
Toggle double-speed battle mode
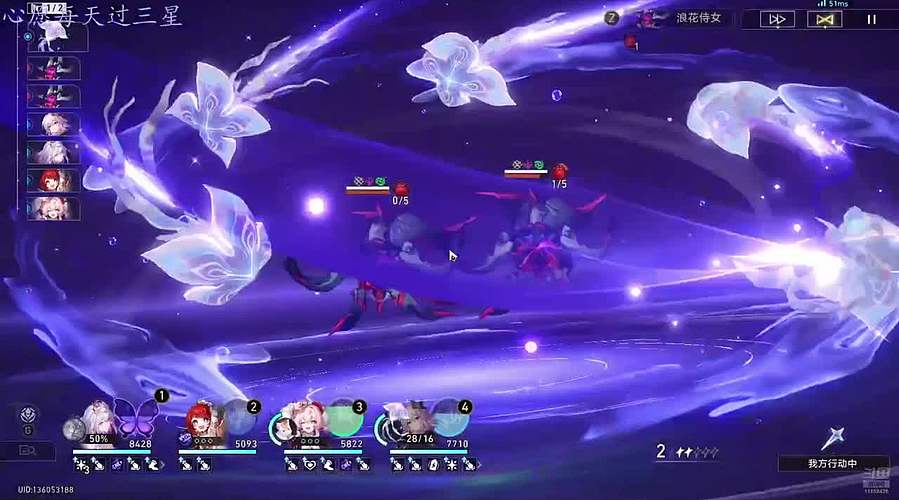click(776, 18)
